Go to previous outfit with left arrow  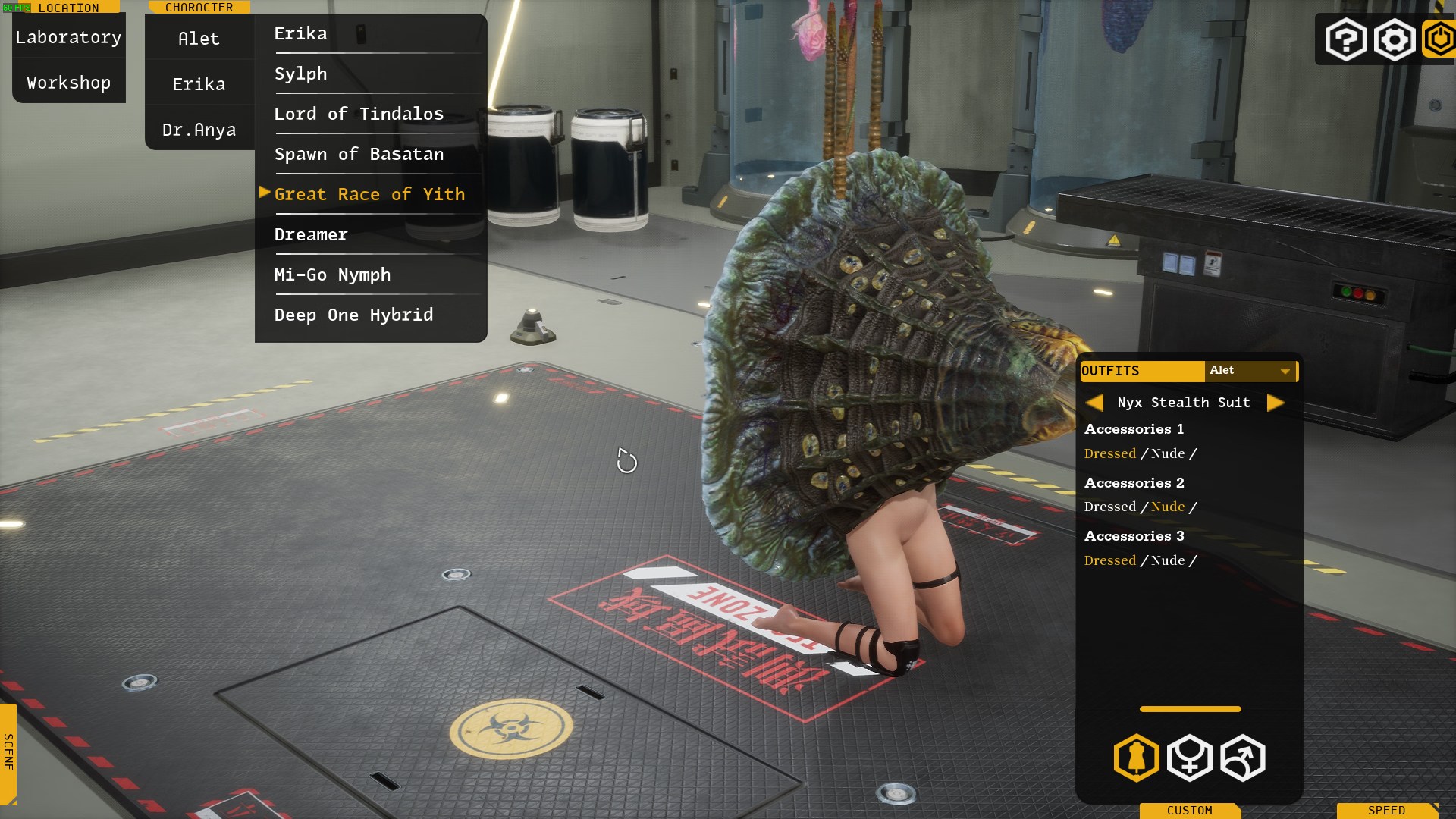1094,403
